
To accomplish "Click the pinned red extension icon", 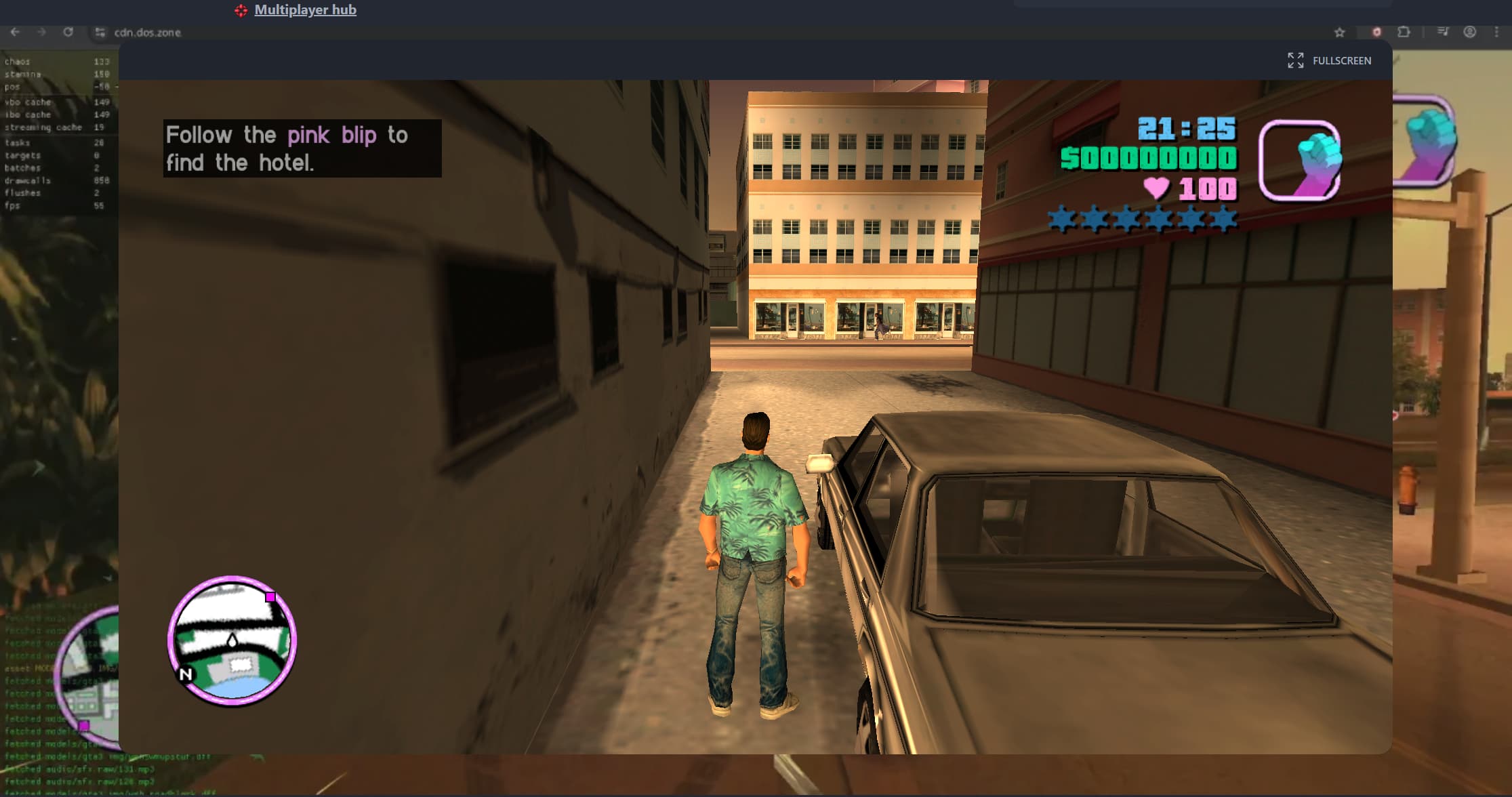I will point(1376,32).
